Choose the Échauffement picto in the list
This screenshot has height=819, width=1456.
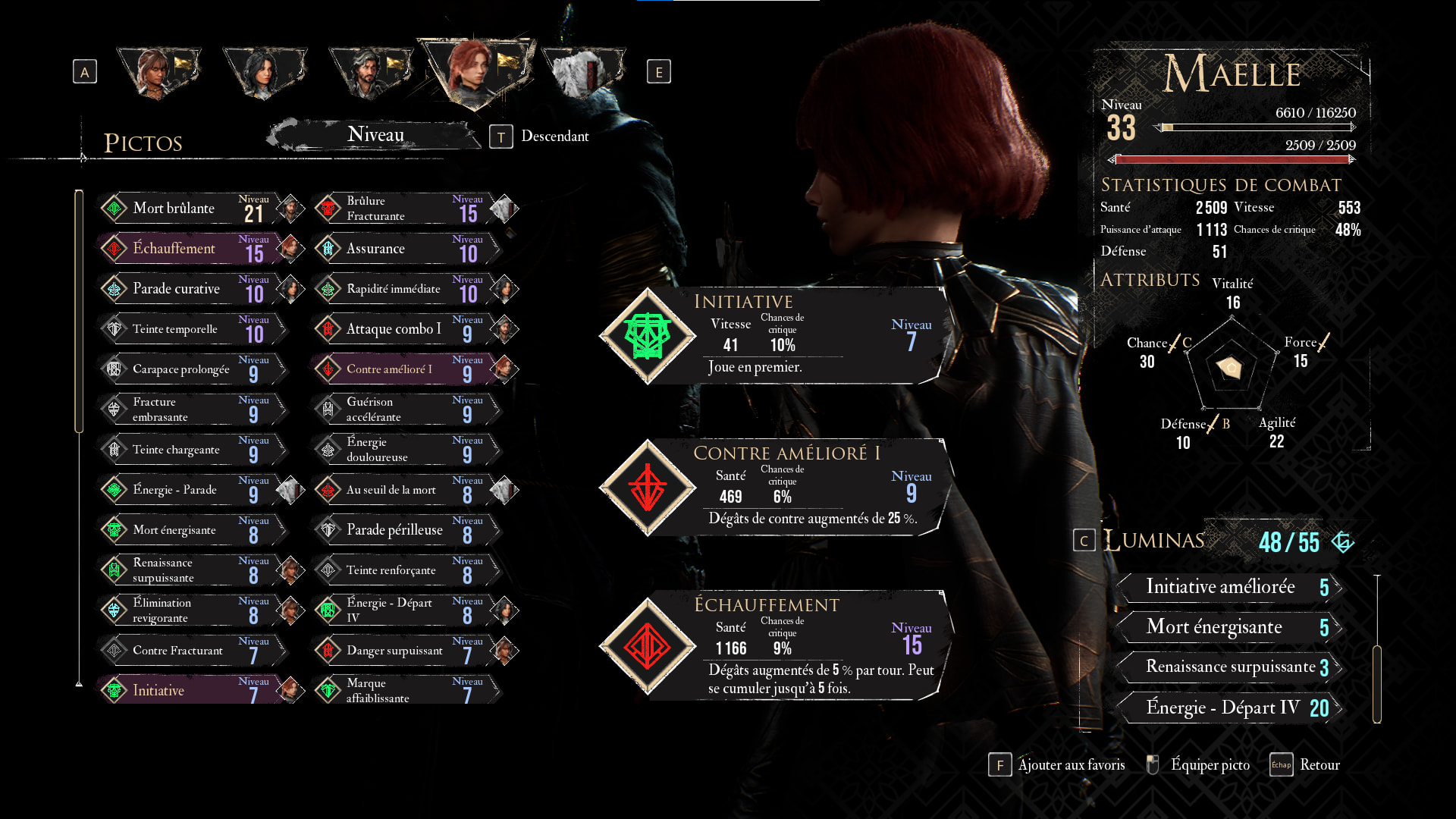(x=190, y=248)
